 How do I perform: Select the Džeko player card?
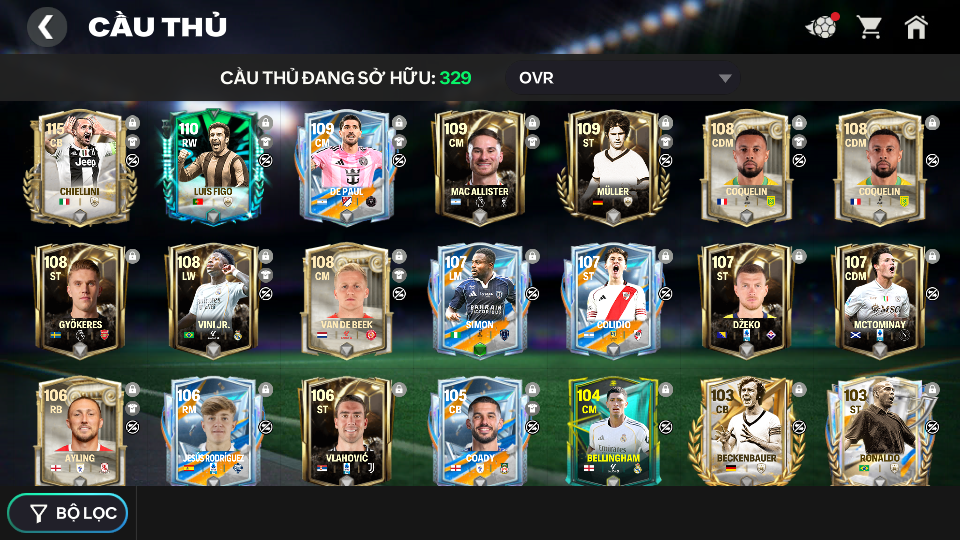[x=746, y=300]
